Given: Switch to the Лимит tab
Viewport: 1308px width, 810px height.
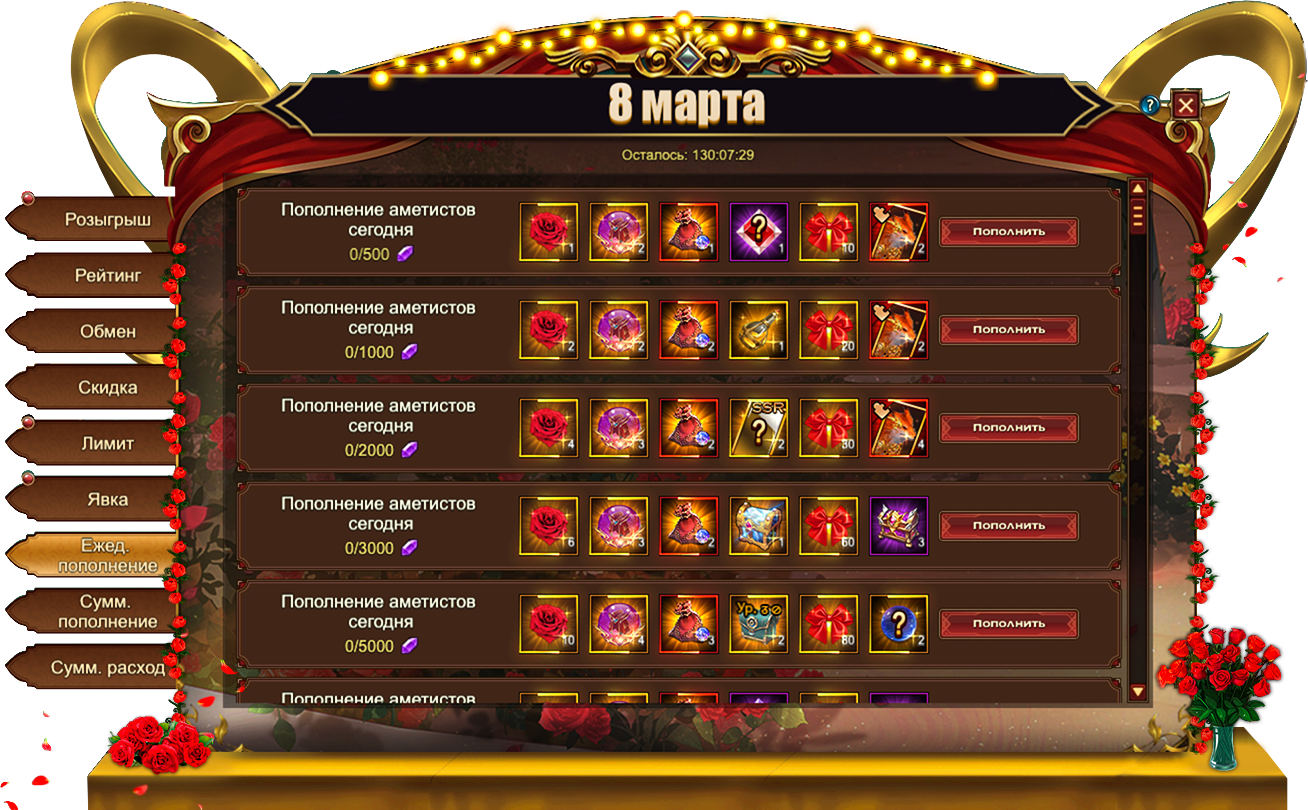Looking at the screenshot, I should [x=107, y=443].
